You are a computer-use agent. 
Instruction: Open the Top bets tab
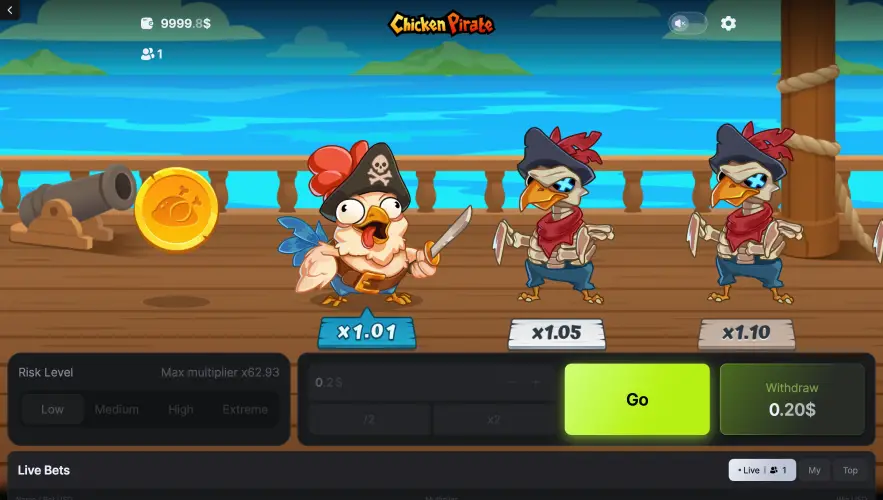click(850, 470)
